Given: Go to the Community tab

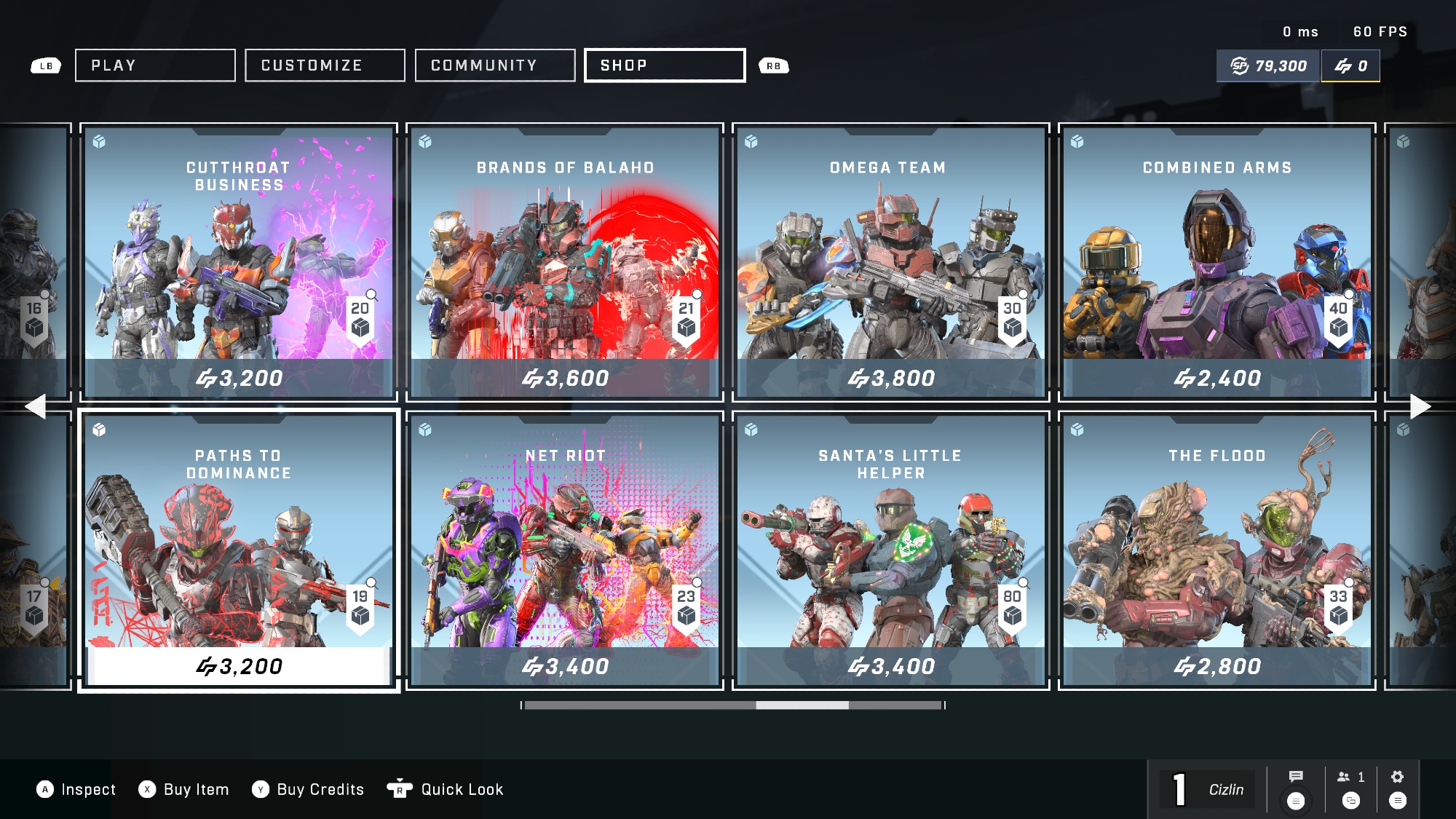Looking at the screenshot, I should pyautogui.click(x=495, y=66).
